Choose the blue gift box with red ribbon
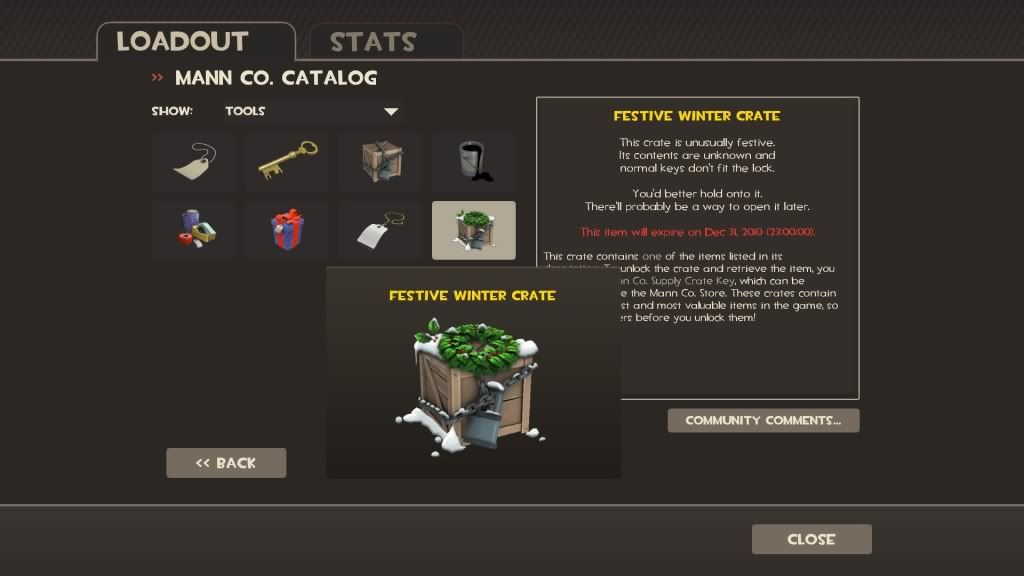Image resolution: width=1024 pixels, height=576 pixels. (x=287, y=231)
